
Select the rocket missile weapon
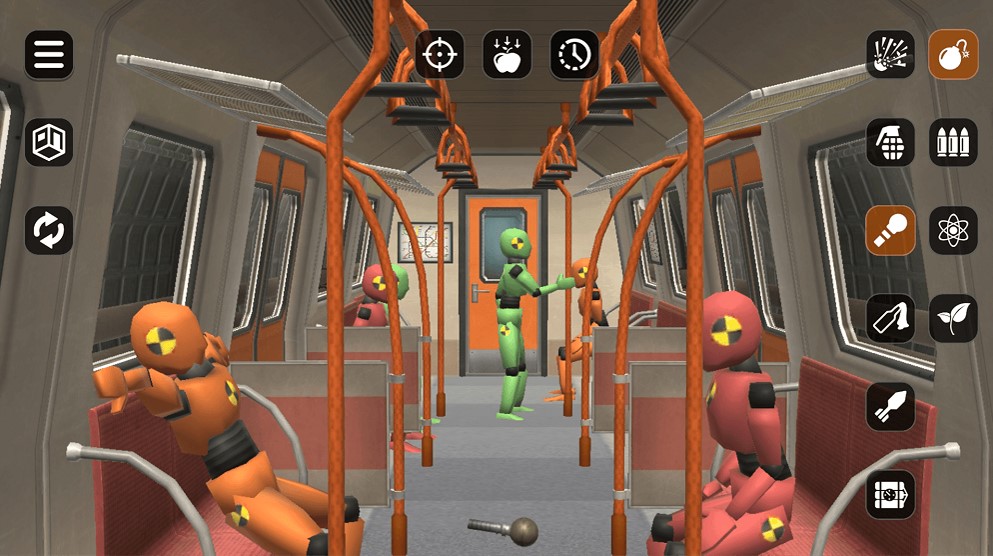pyautogui.click(x=890, y=407)
